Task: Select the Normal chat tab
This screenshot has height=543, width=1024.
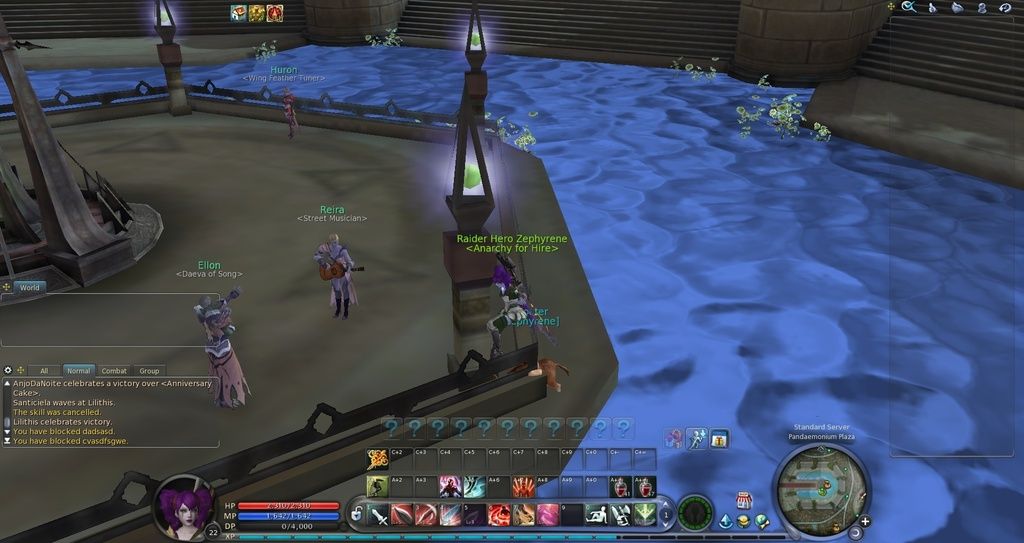Action: (x=79, y=371)
